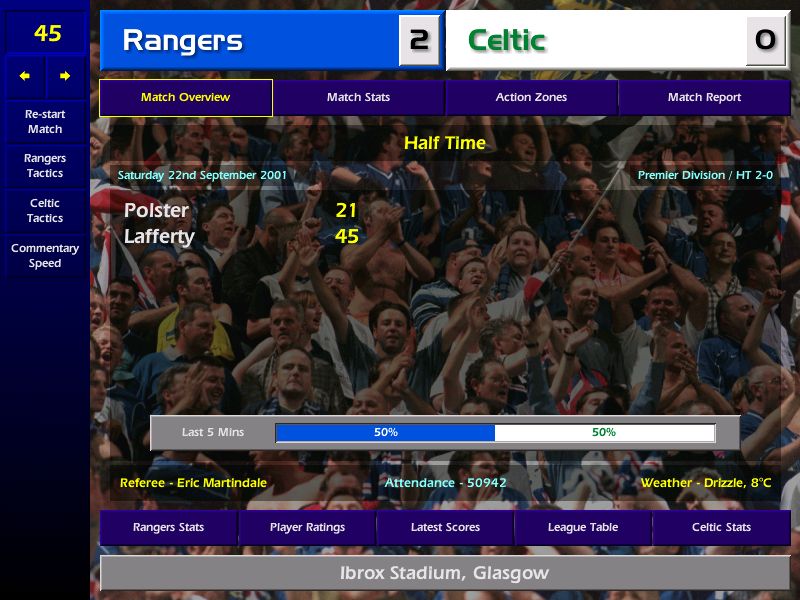Click the Re-start Match button

[x=45, y=121]
